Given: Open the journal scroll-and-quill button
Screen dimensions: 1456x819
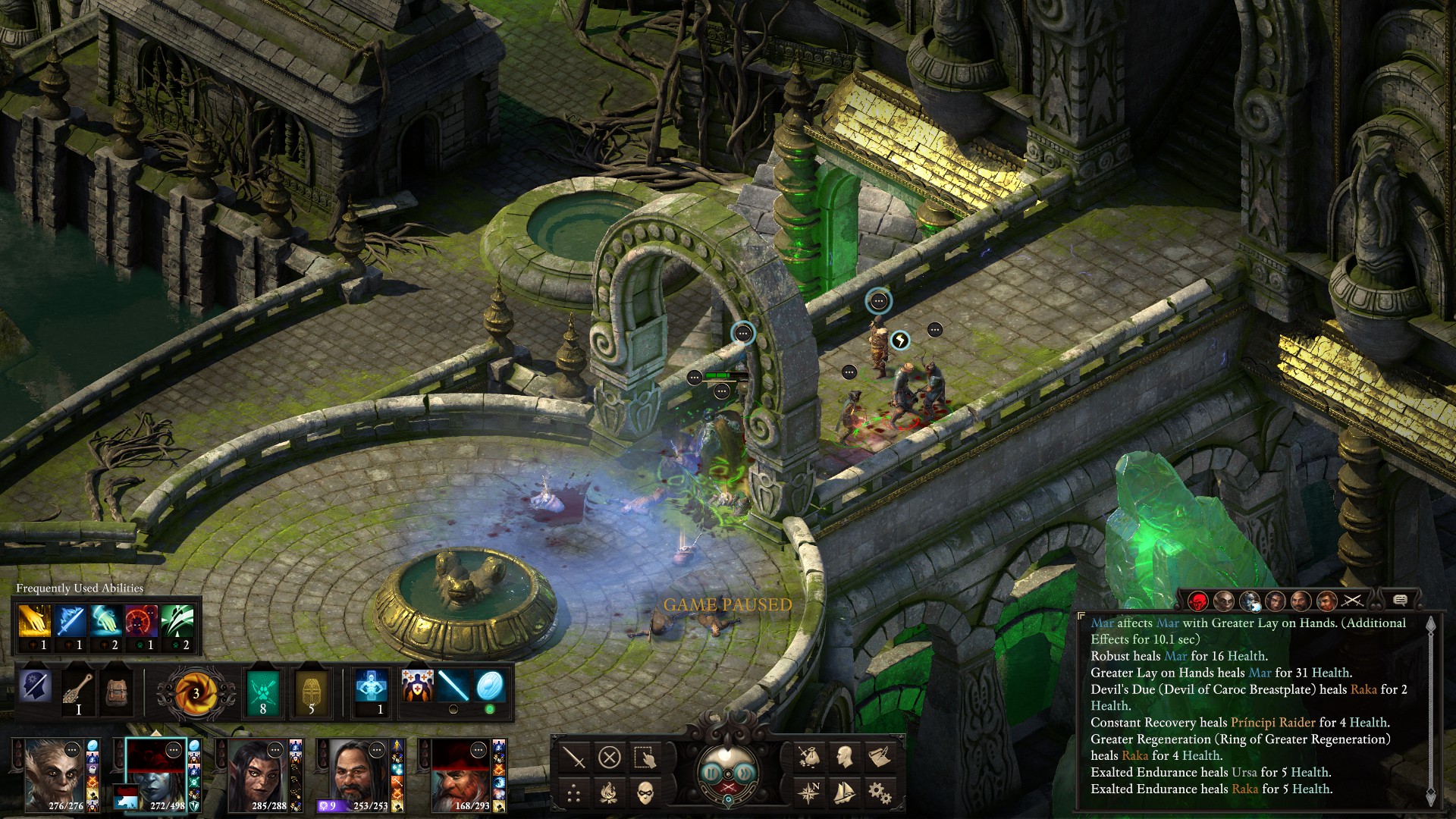Looking at the screenshot, I should 879,757.
